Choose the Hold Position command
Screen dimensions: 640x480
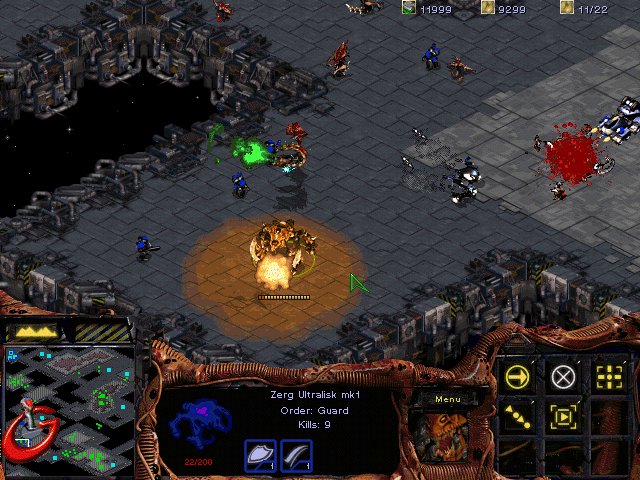(x=563, y=416)
